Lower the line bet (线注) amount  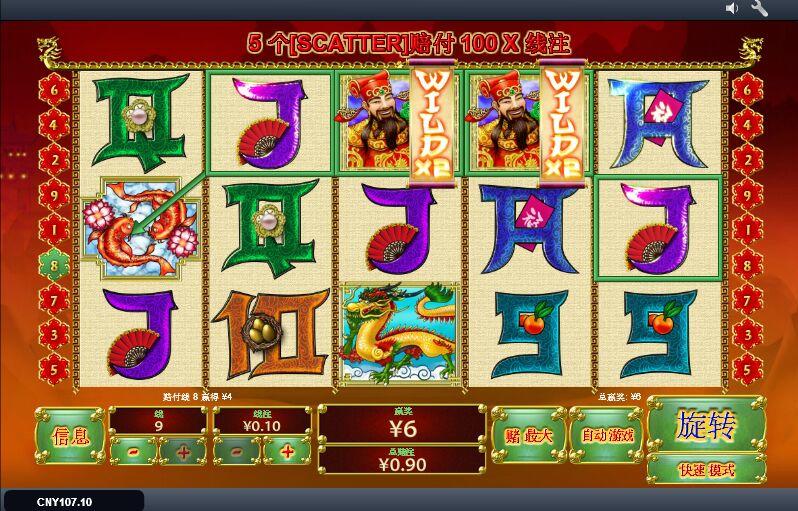click(237, 452)
